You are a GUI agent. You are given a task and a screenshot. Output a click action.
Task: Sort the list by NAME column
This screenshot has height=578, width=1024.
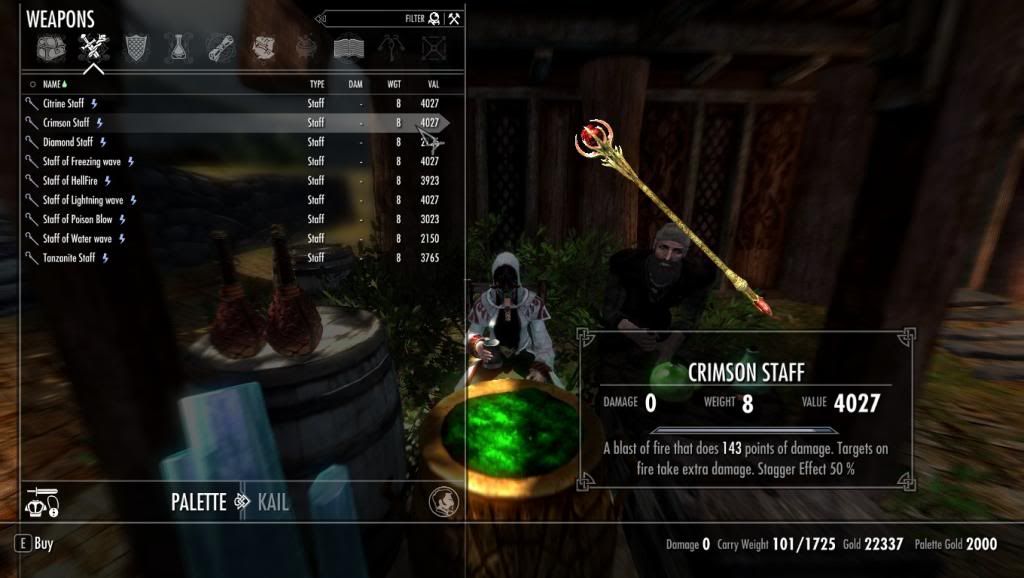tap(54, 85)
